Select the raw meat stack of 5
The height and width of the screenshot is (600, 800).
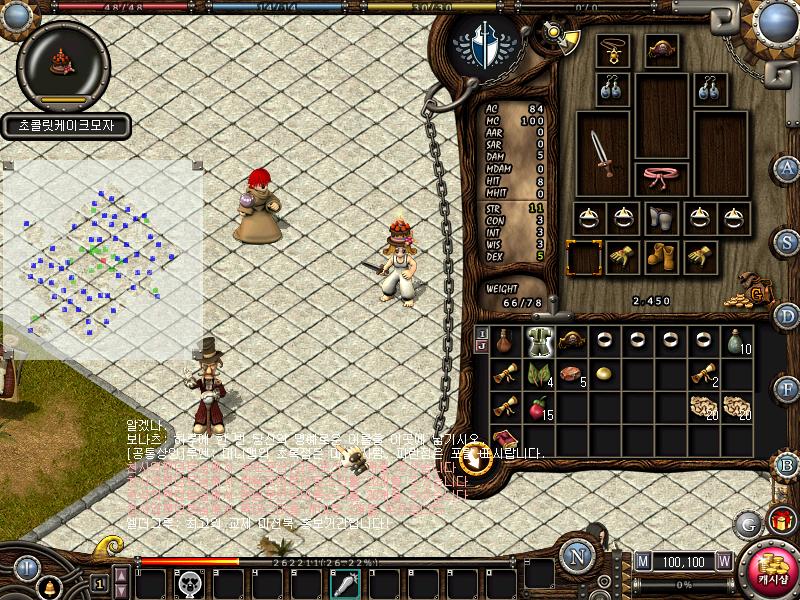[573, 374]
